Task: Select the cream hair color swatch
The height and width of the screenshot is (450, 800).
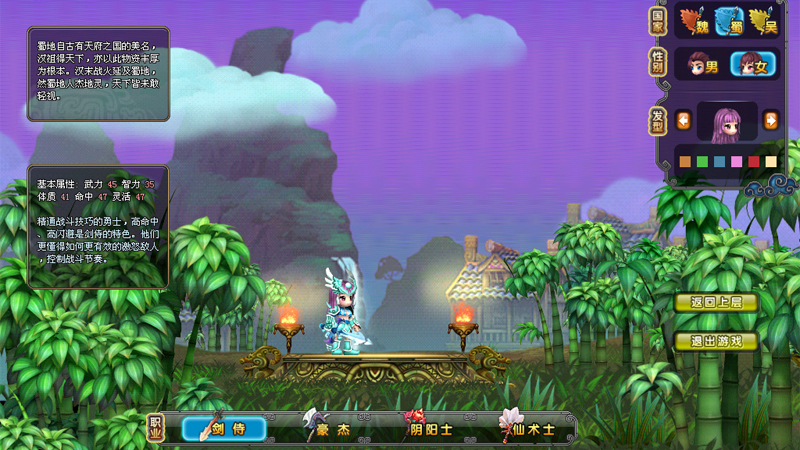Action: (x=770, y=161)
